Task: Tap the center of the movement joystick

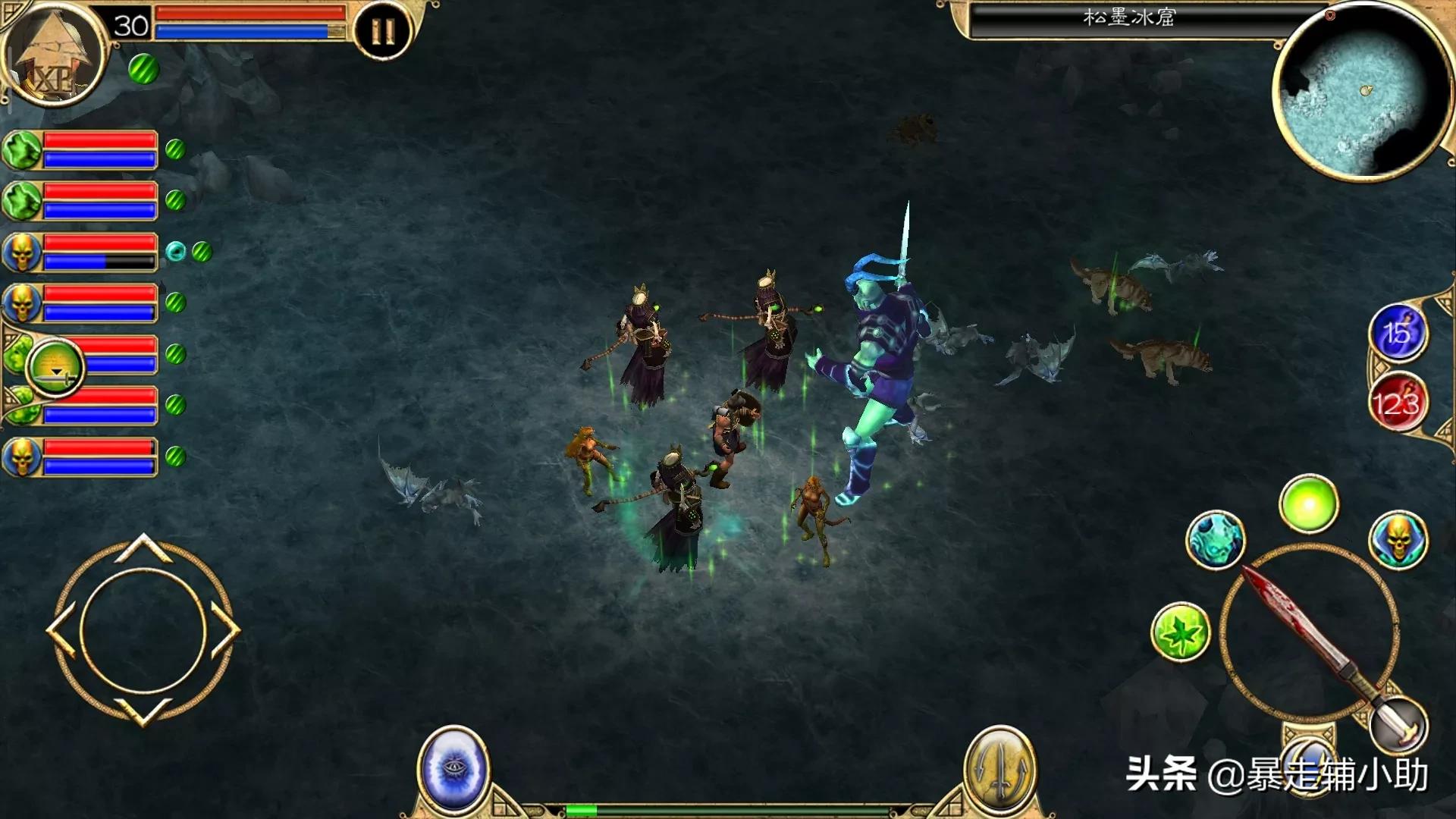Action: tap(143, 631)
